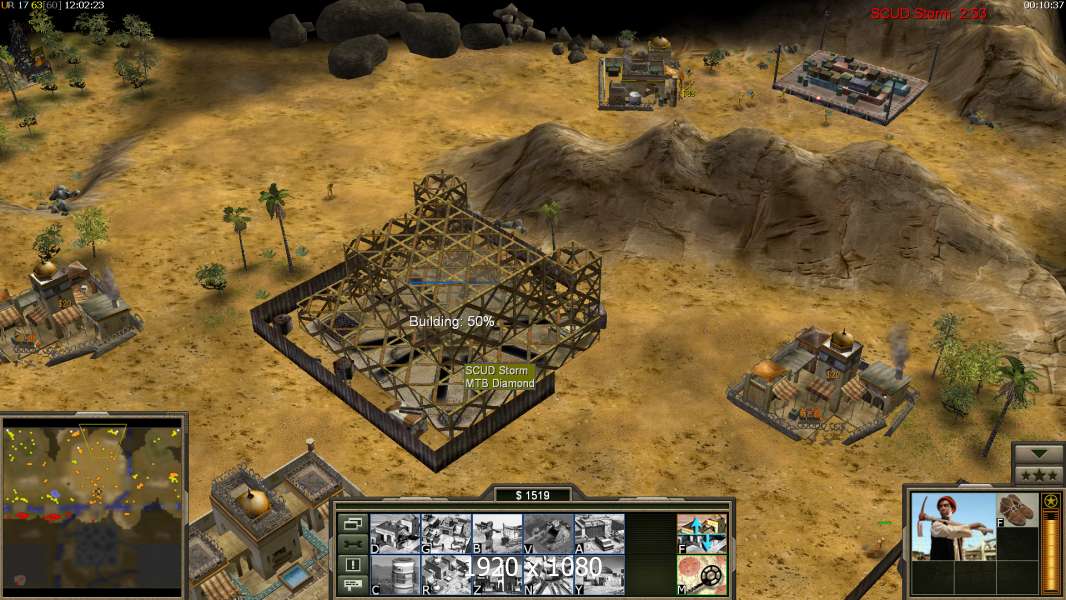Click the overlapping rectangles button
The image size is (1066, 600).
point(352,523)
